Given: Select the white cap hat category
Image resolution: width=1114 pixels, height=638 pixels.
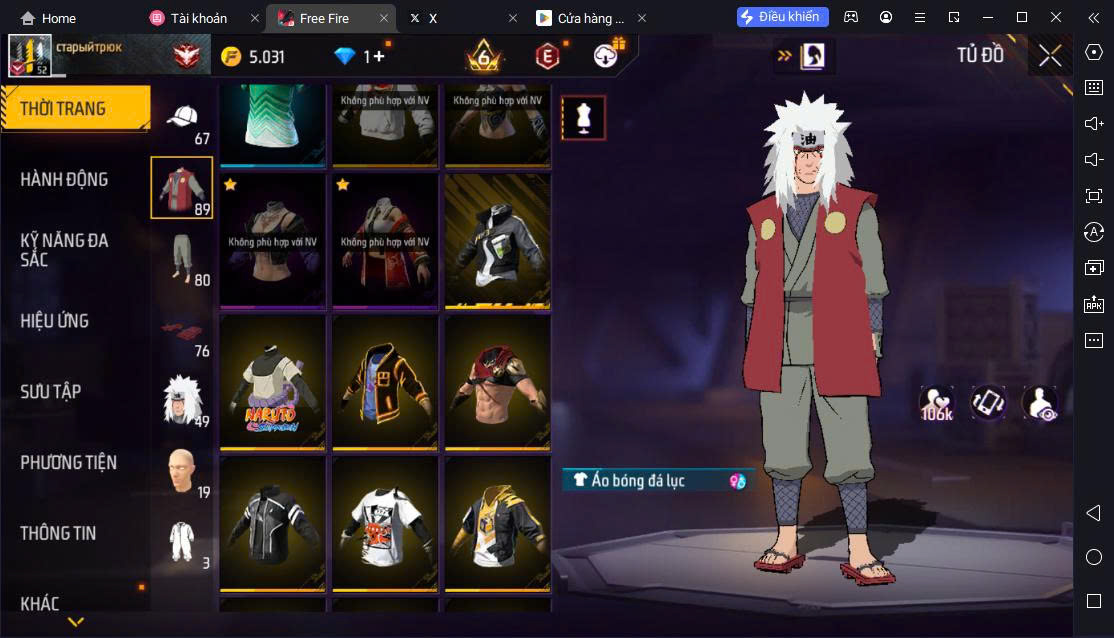Looking at the screenshot, I should pos(182,120).
